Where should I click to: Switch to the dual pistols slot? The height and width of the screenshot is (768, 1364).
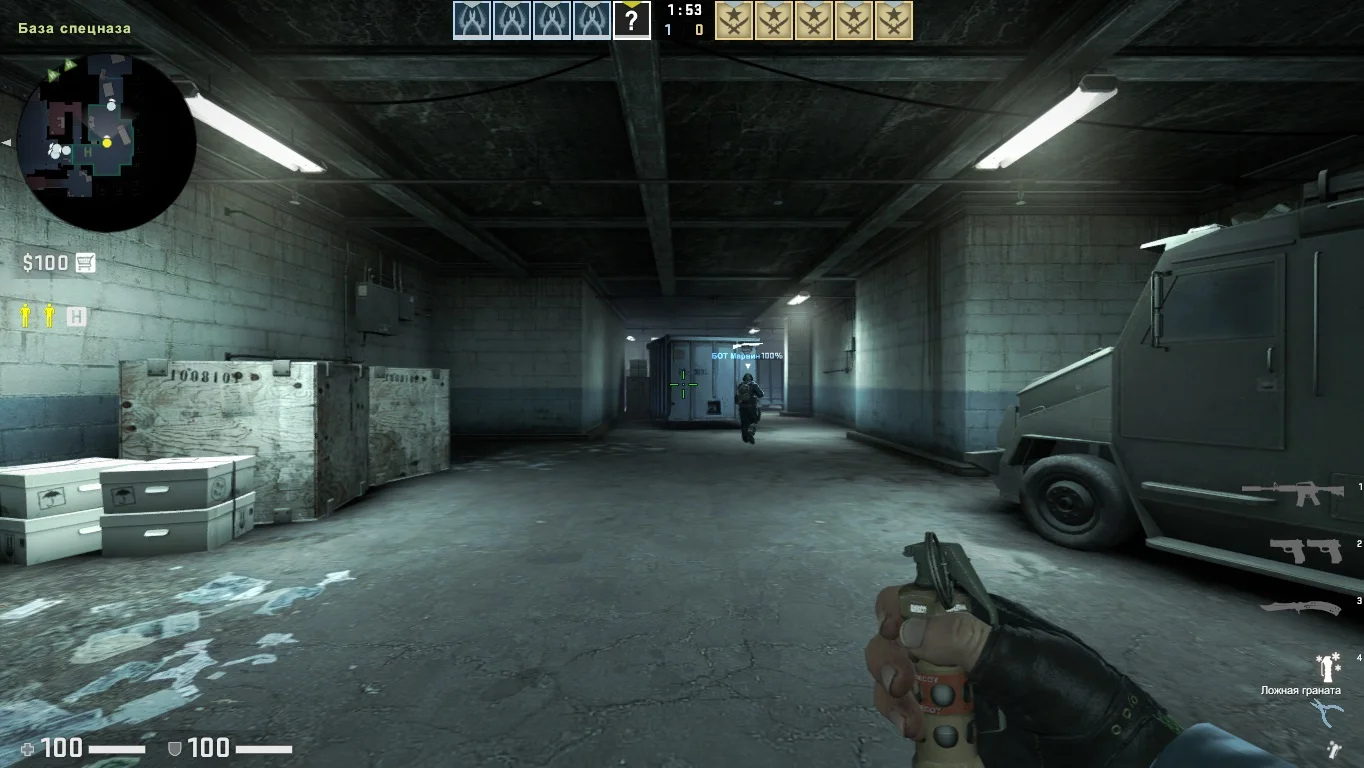point(1304,550)
